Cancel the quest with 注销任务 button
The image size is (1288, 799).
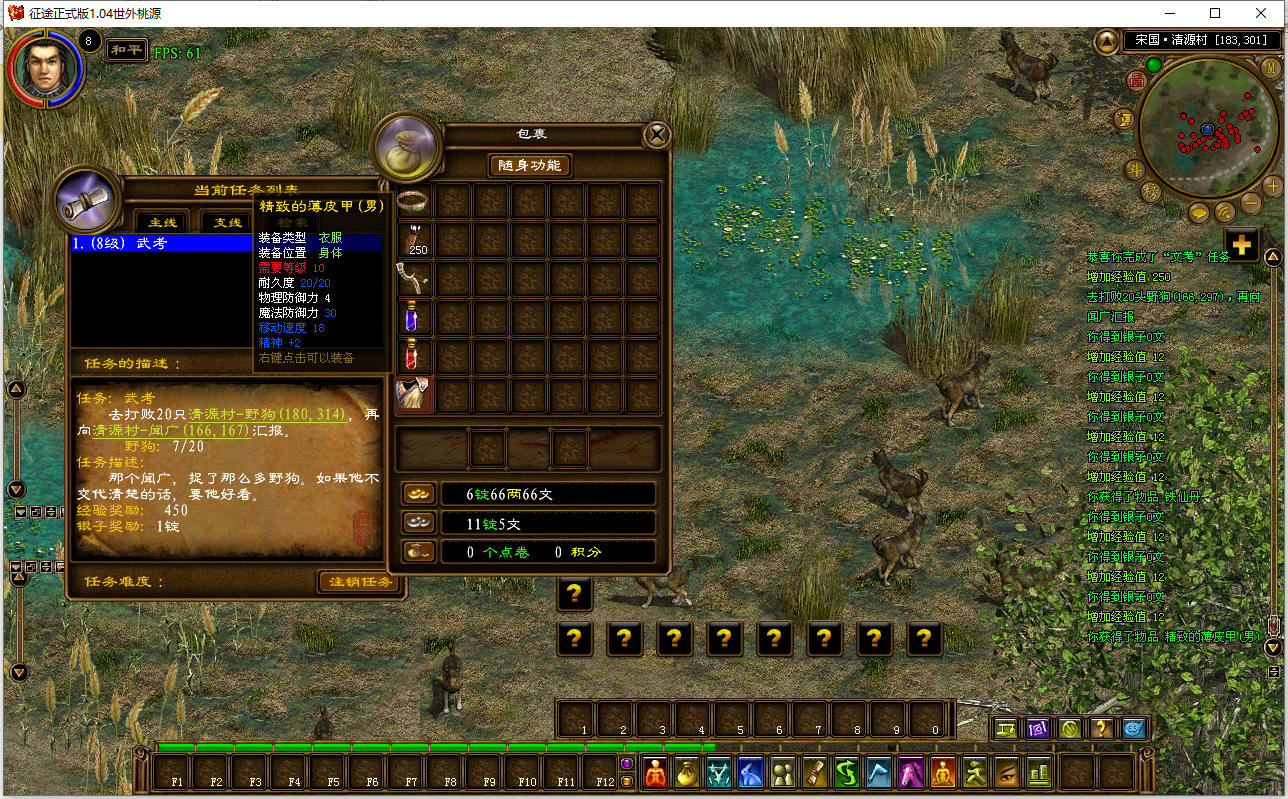coord(362,582)
